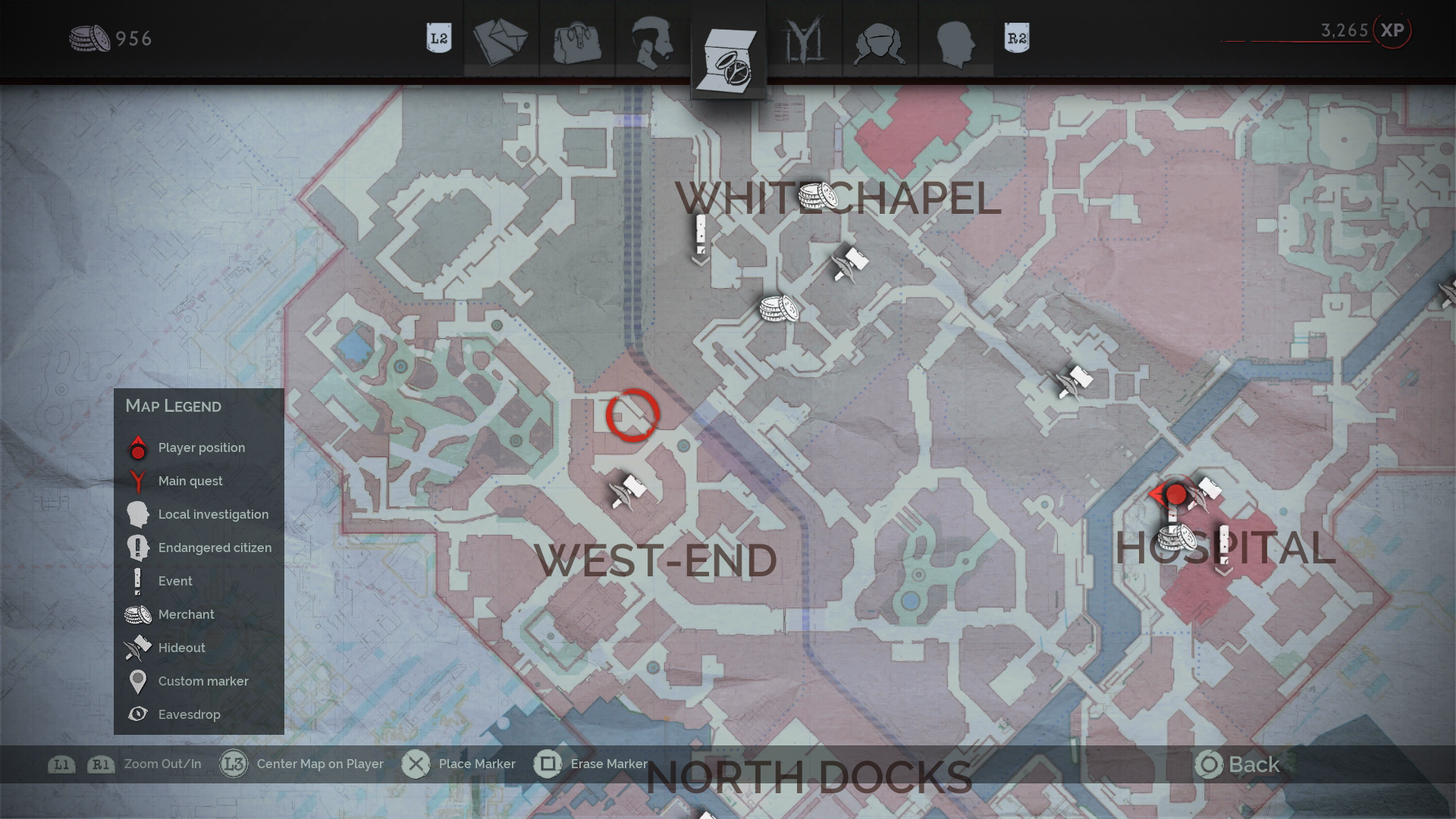
Task: Select the Eavesdrop legend entry
Action: coord(189,714)
